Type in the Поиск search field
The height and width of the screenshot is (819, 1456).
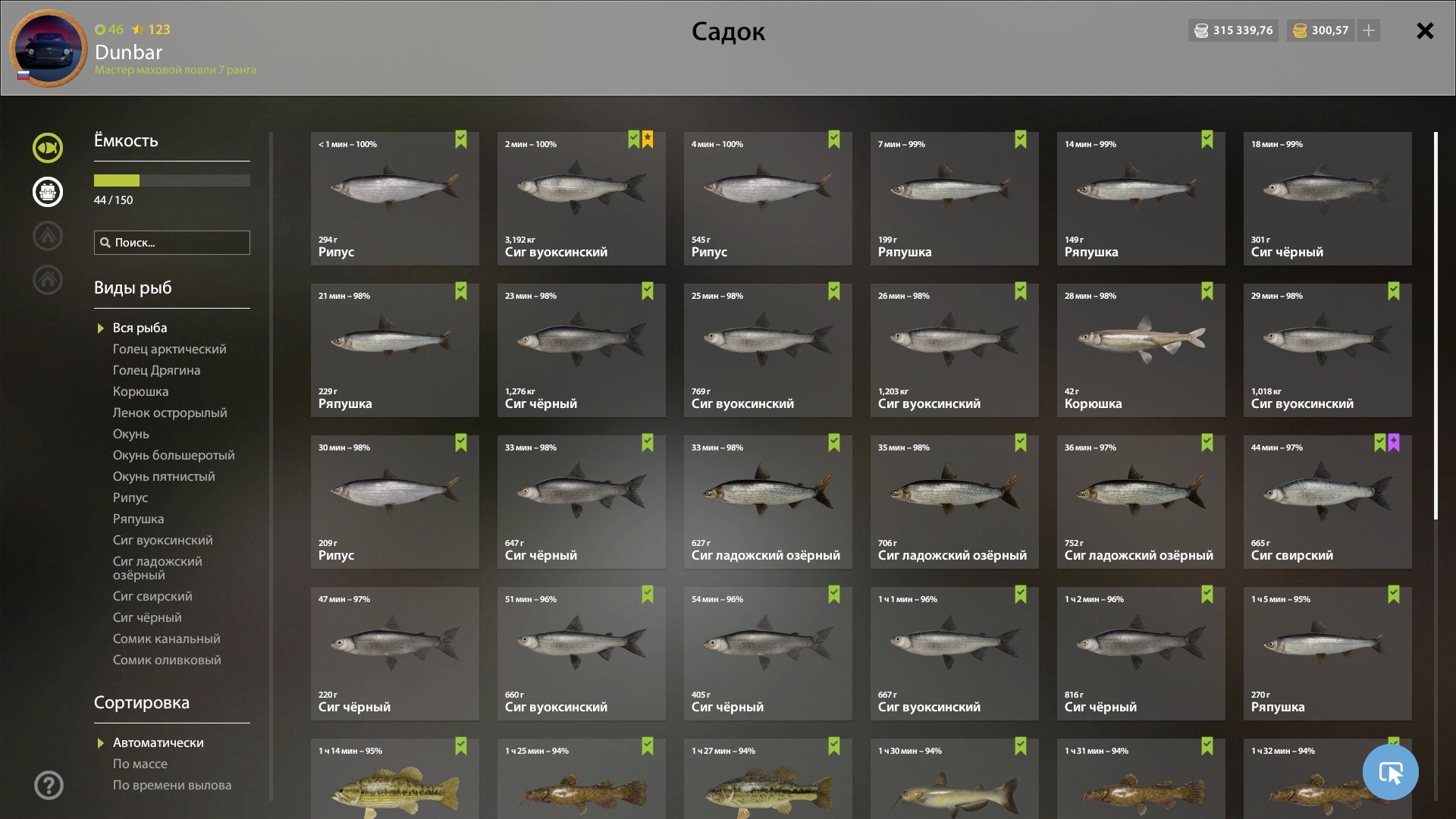click(x=179, y=243)
